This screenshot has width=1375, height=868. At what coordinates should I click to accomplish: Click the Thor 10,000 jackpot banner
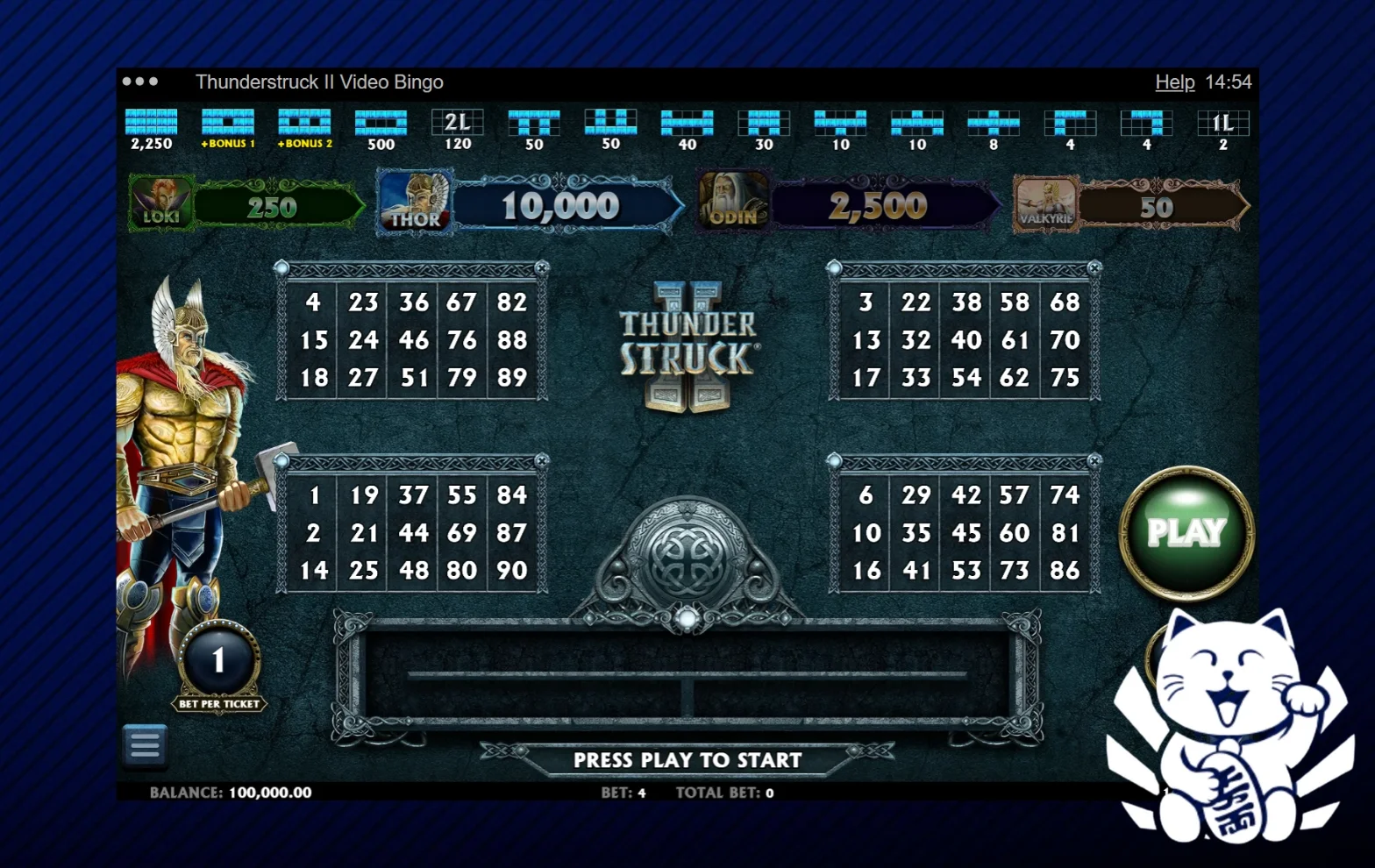coord(531,205)
